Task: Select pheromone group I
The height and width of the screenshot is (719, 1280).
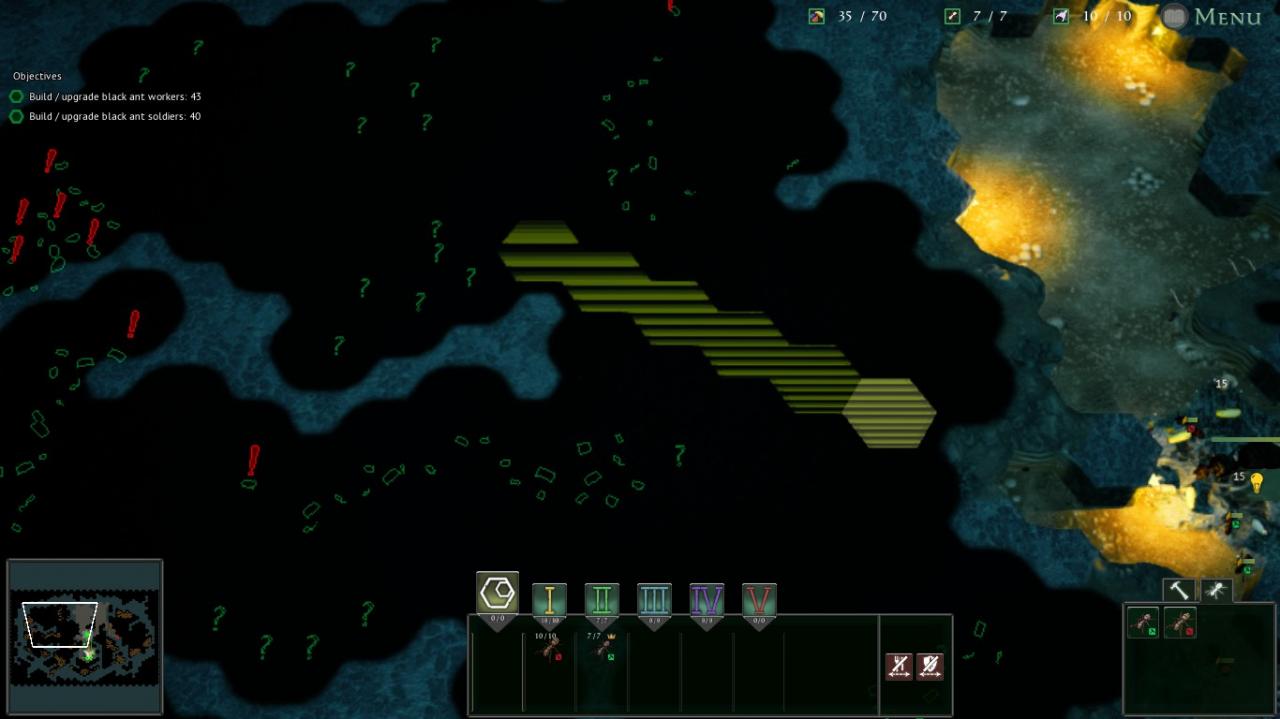Action: [x=549, y=600]
